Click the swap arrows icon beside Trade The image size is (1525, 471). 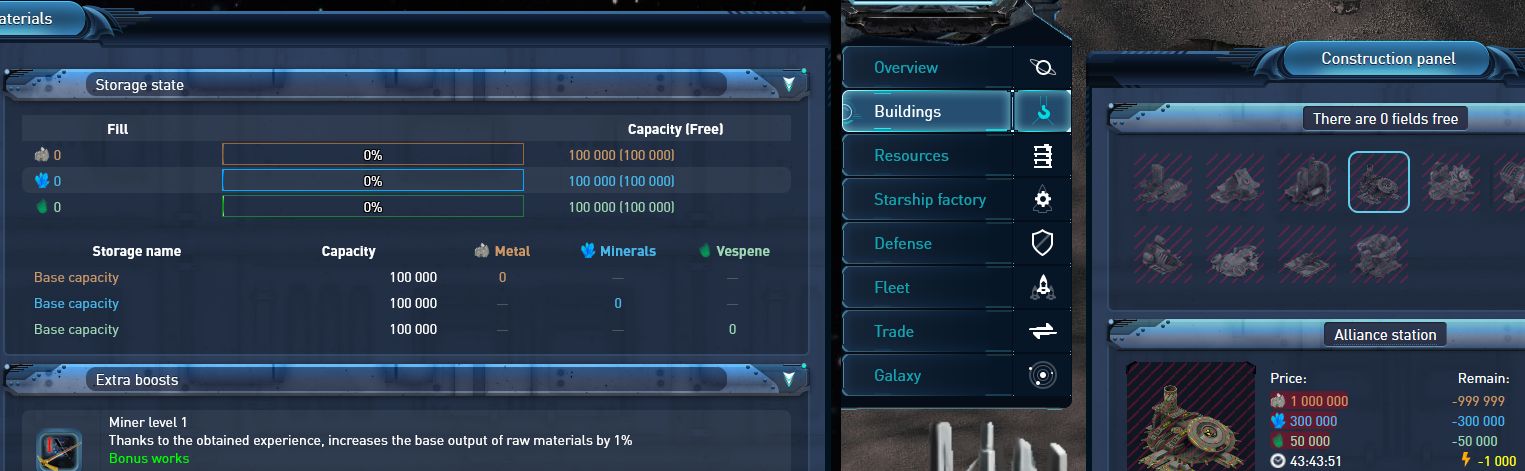click(1043, 332)
